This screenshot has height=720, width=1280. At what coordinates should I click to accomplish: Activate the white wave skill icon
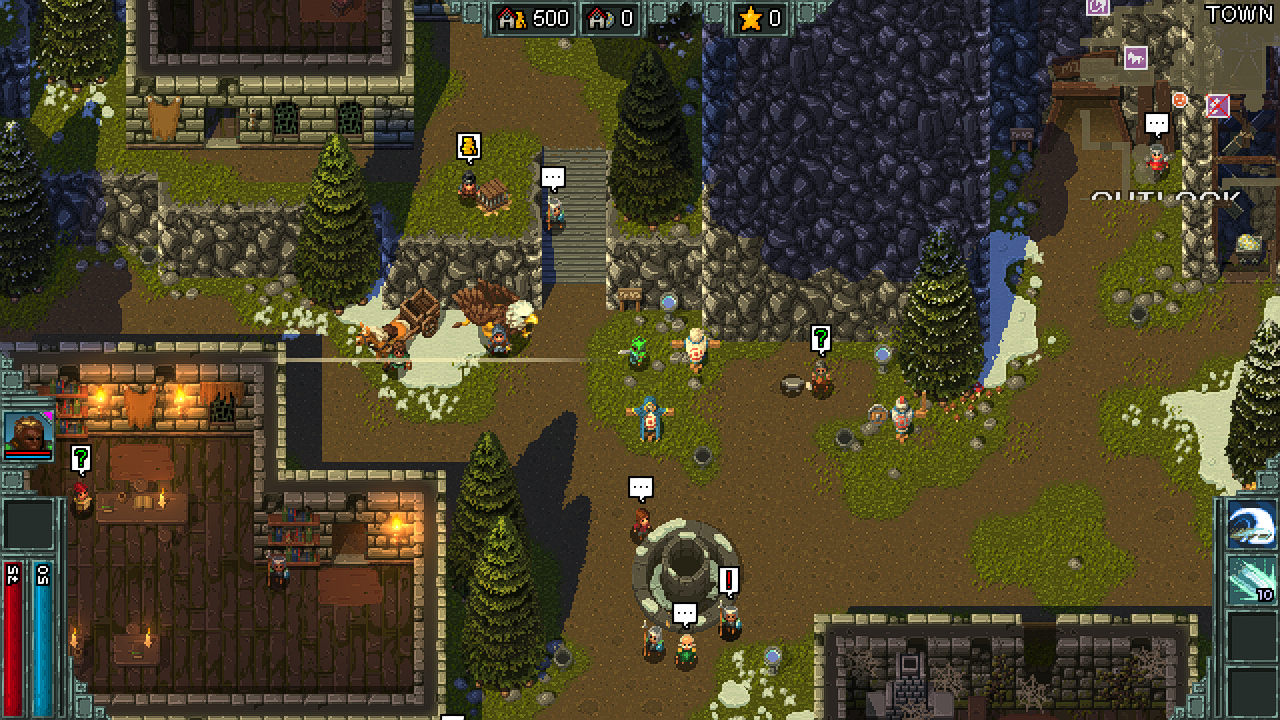click(1251, 524)
